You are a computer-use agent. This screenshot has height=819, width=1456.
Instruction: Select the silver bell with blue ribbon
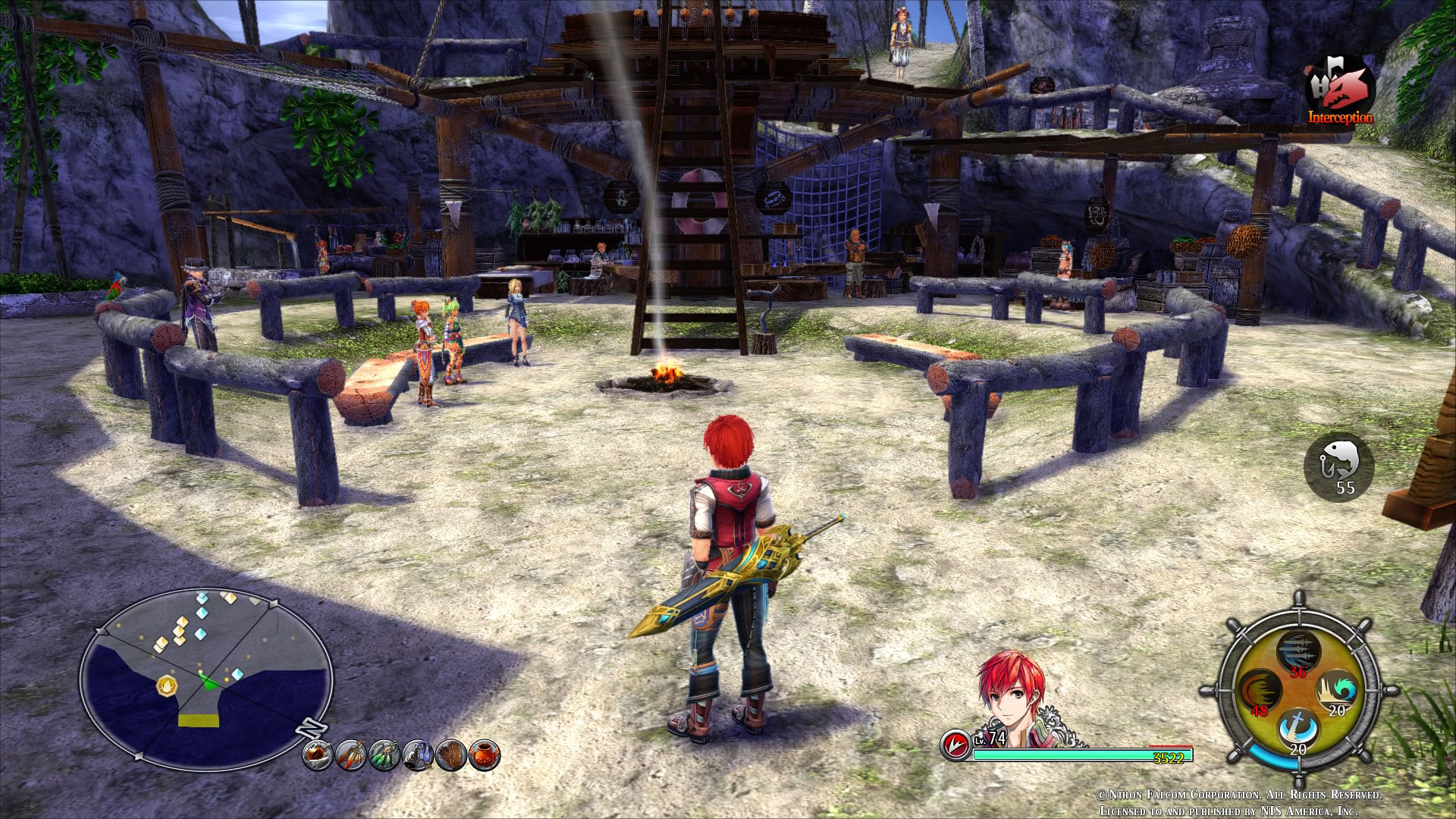tap(418, 755)
